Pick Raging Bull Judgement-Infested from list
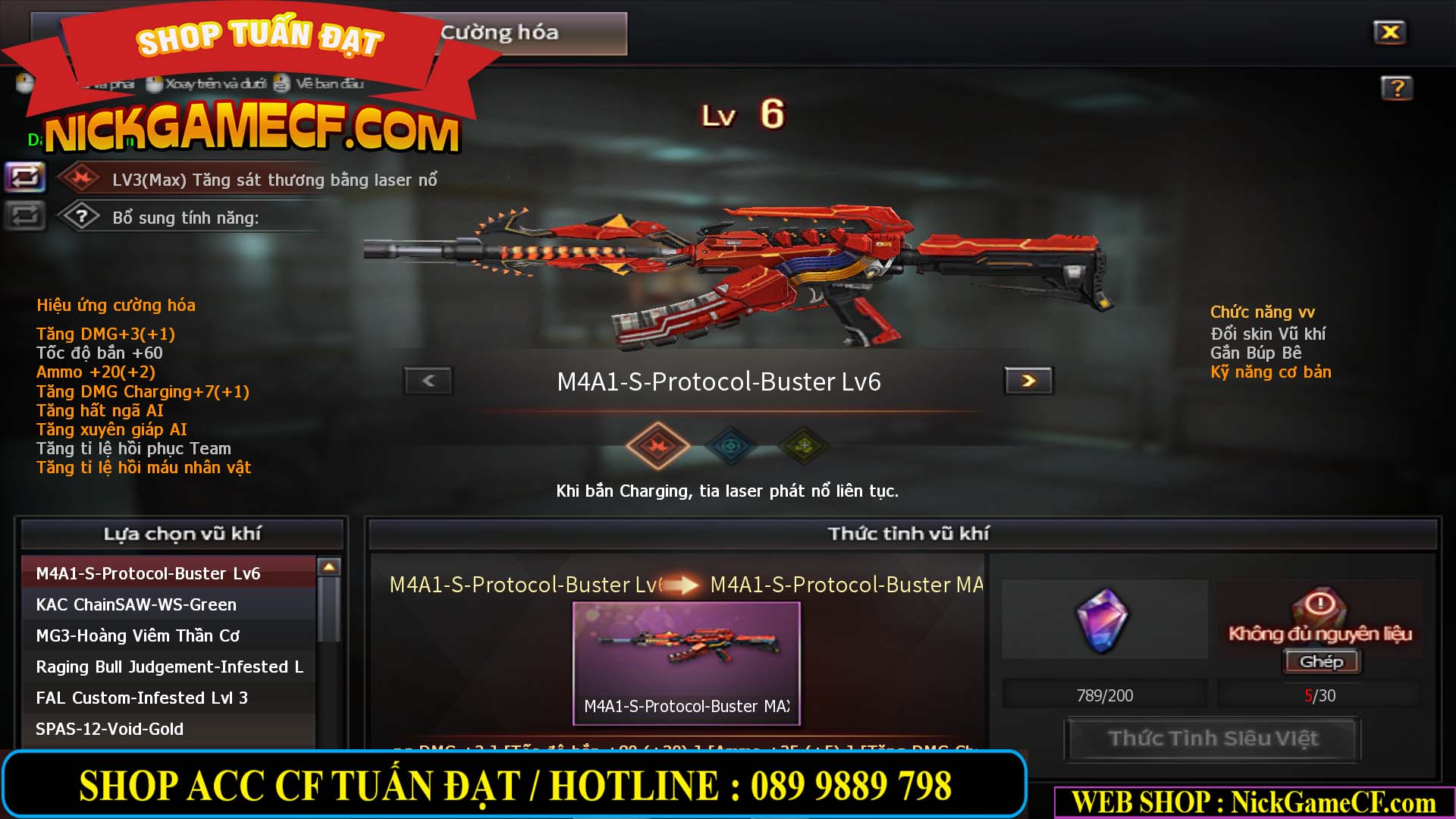The width and height of the screenshot is (1456, 819). (x=169, y=667)
